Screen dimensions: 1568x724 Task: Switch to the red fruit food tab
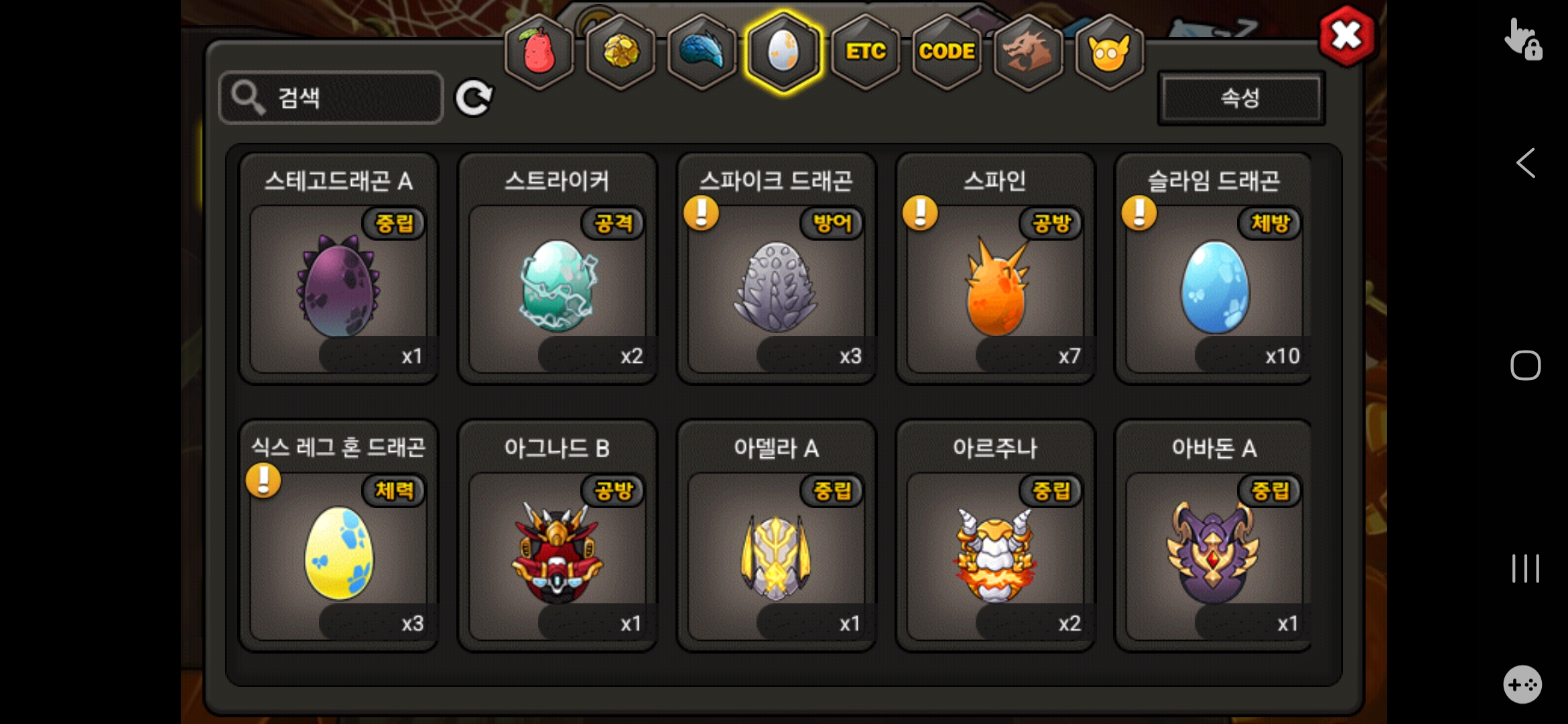pyautogui.click(x=539, y=52)
